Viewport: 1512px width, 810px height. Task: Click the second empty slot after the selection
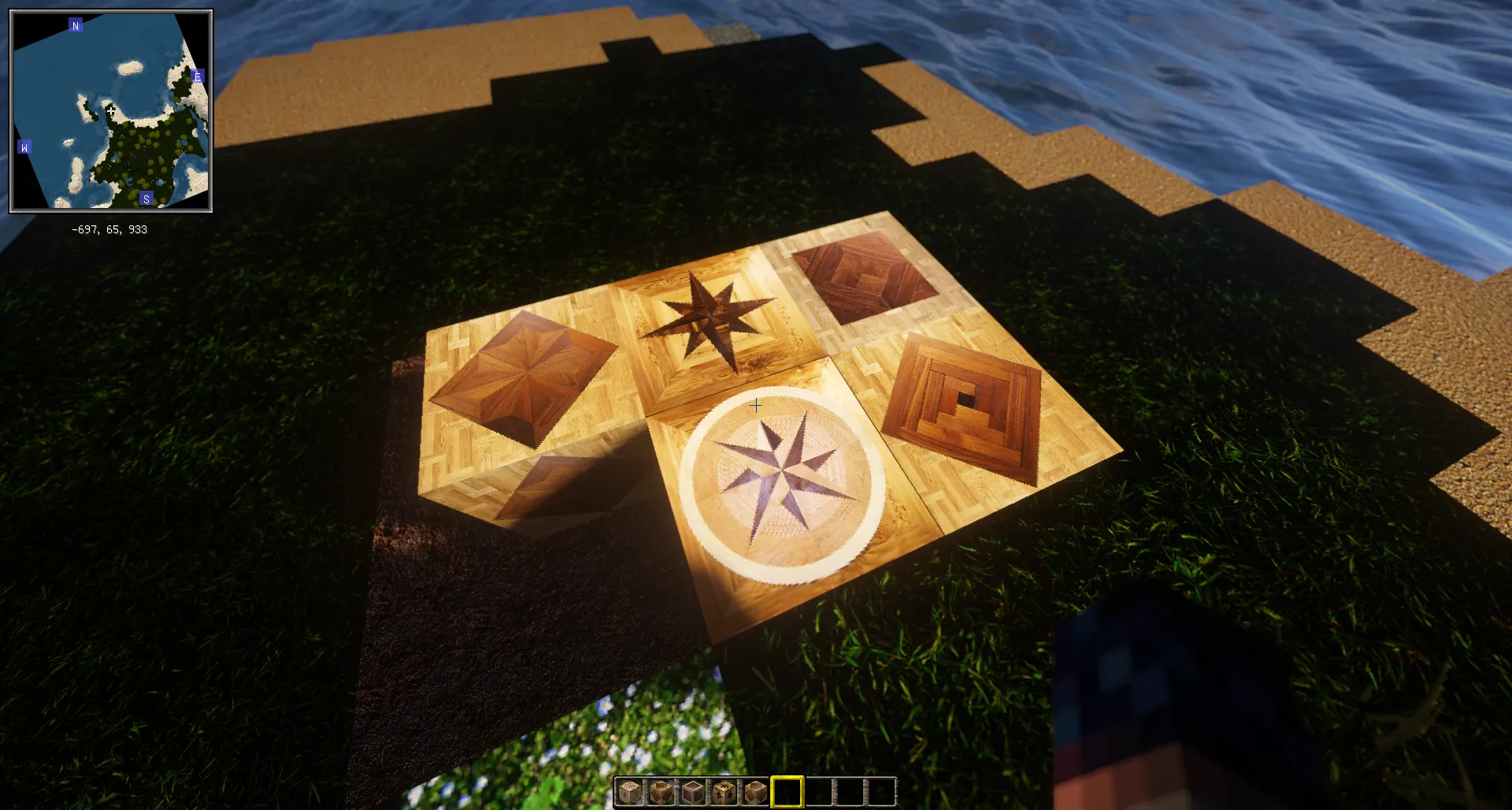coord(850,792)
